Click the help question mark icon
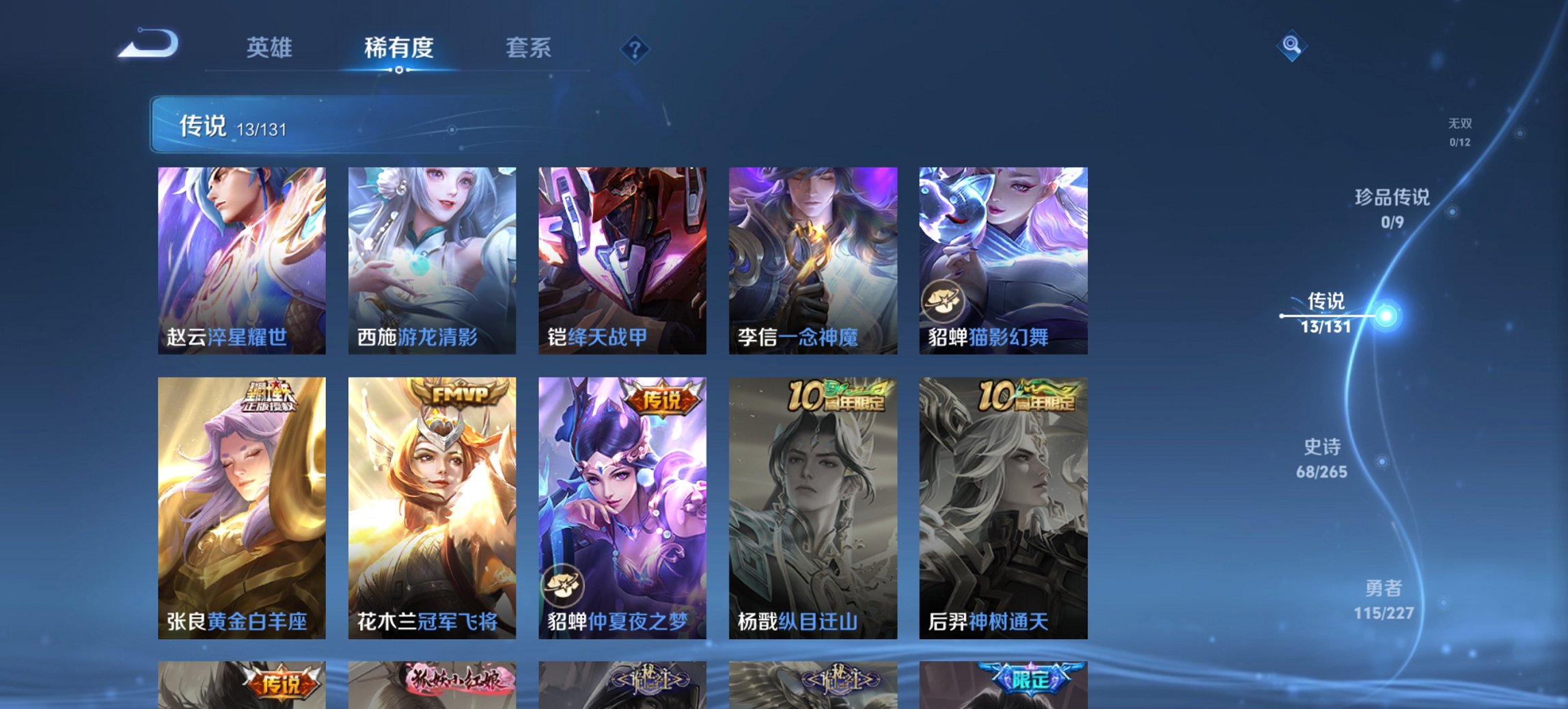The image size is (1568, 709). click(634, 49)
